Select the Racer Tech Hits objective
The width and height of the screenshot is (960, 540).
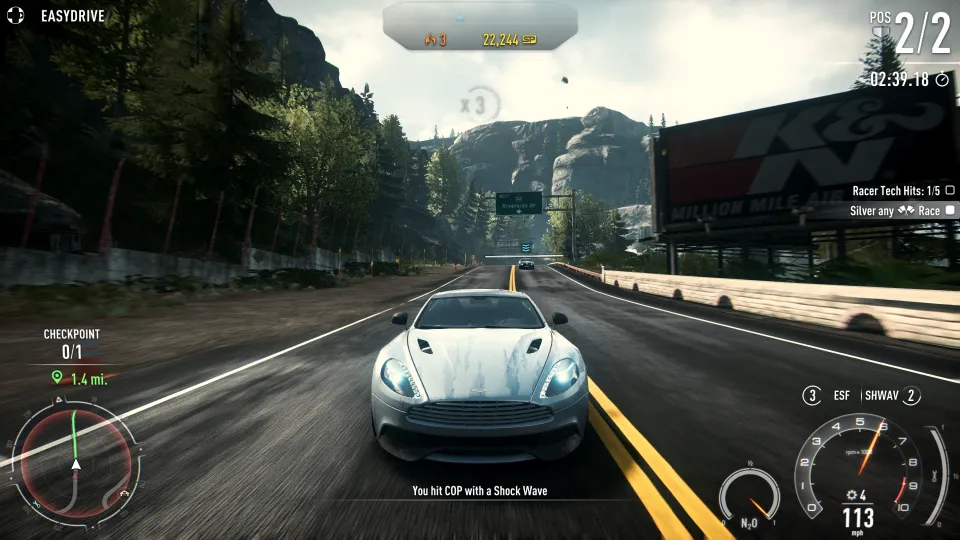click(x=903, y=190)
